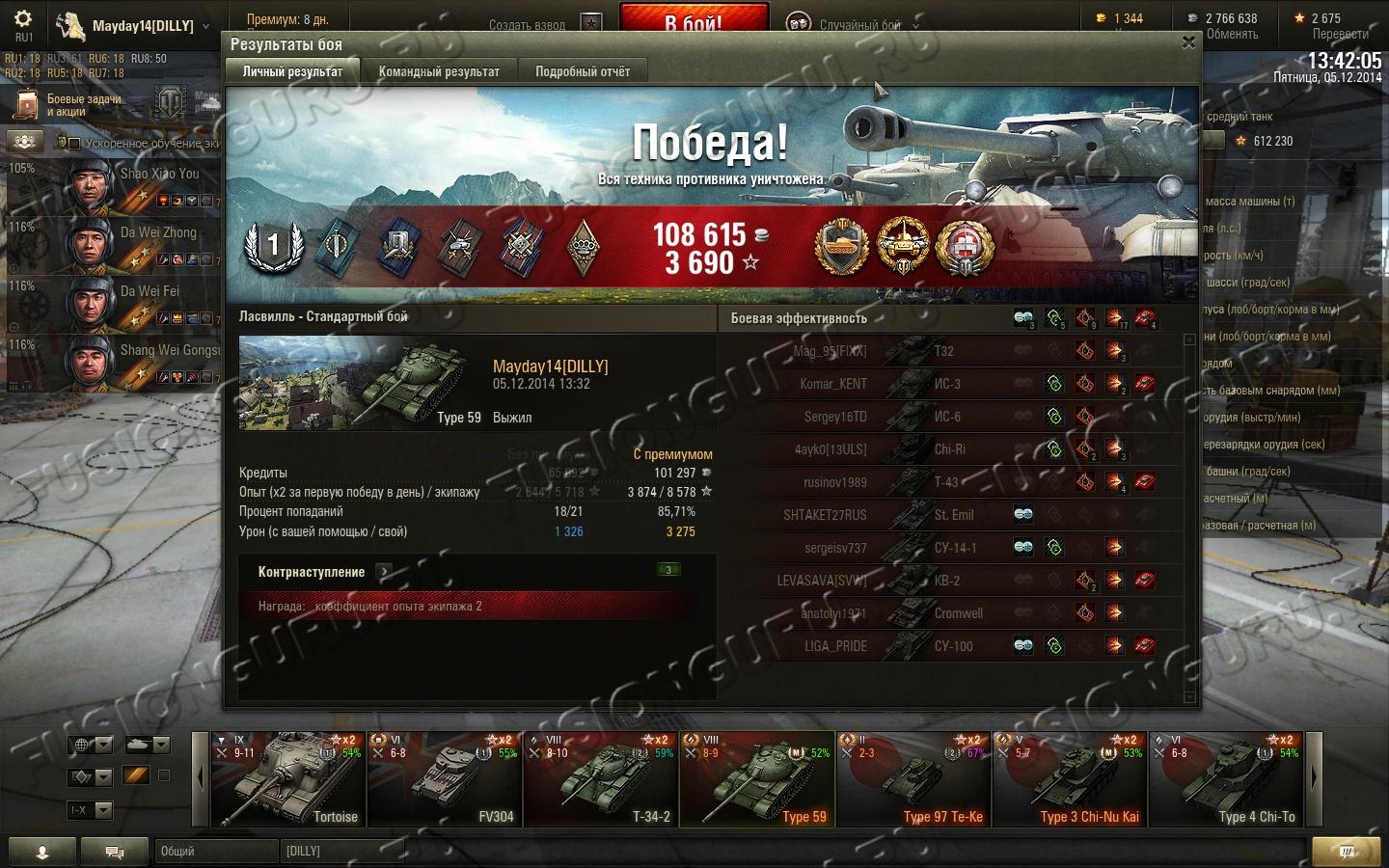Switch to the Командный результат tab

439,71
